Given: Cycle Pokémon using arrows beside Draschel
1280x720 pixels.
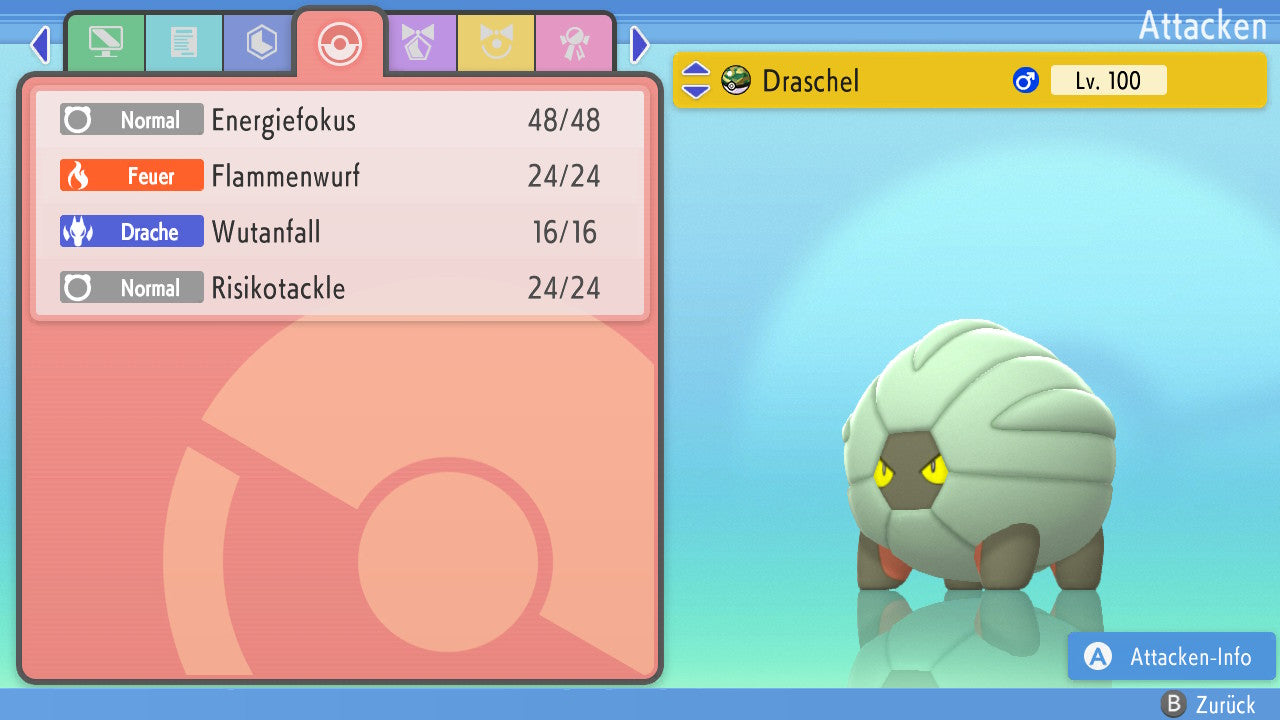Looking at the screenshot, I should [x=696, y=81].
